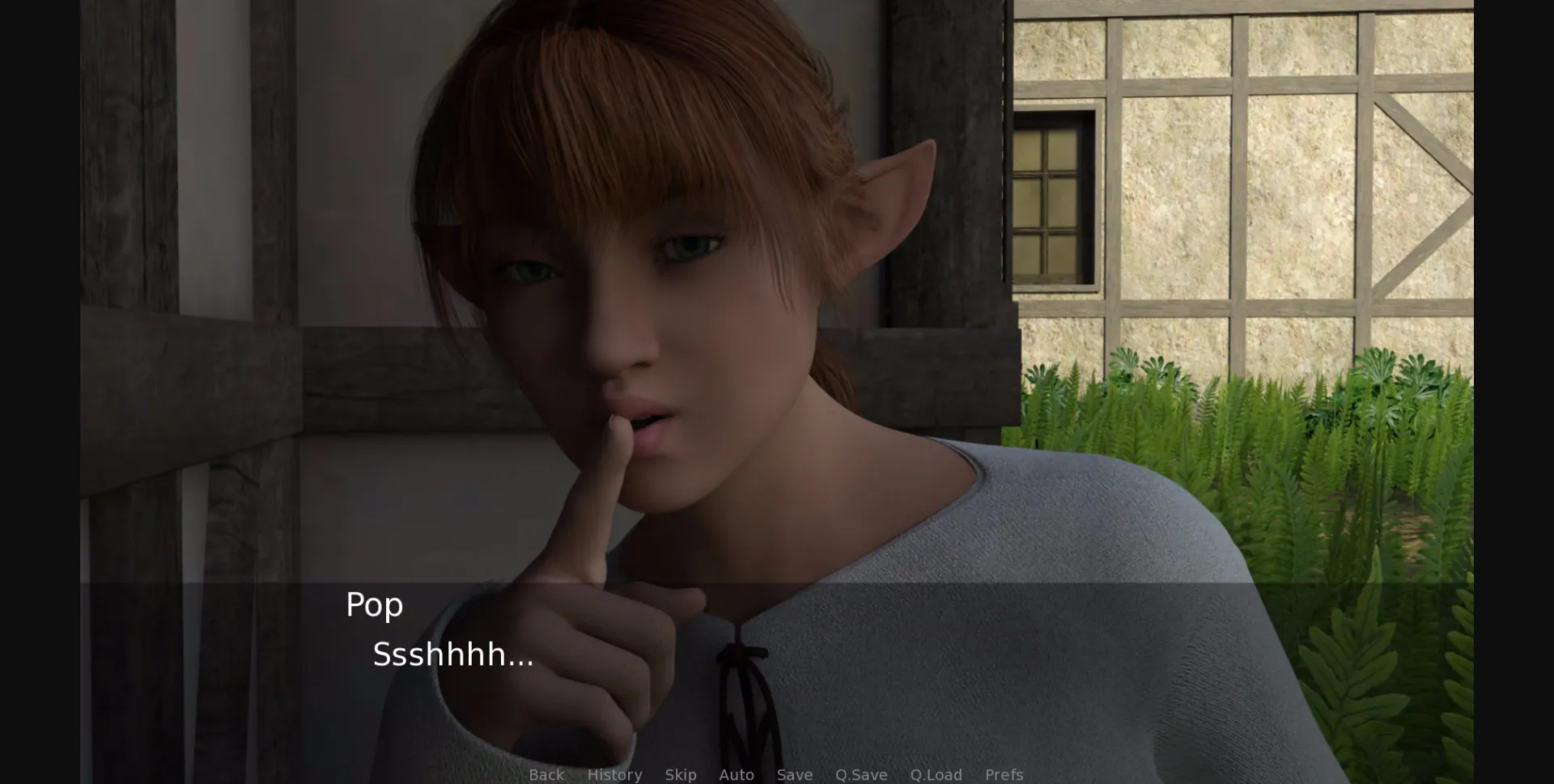Image resolution: width=1554 pixels, height=784 pixels.
Task: Click the Ssshhhh dialogue line
Action: coord(452,655)
